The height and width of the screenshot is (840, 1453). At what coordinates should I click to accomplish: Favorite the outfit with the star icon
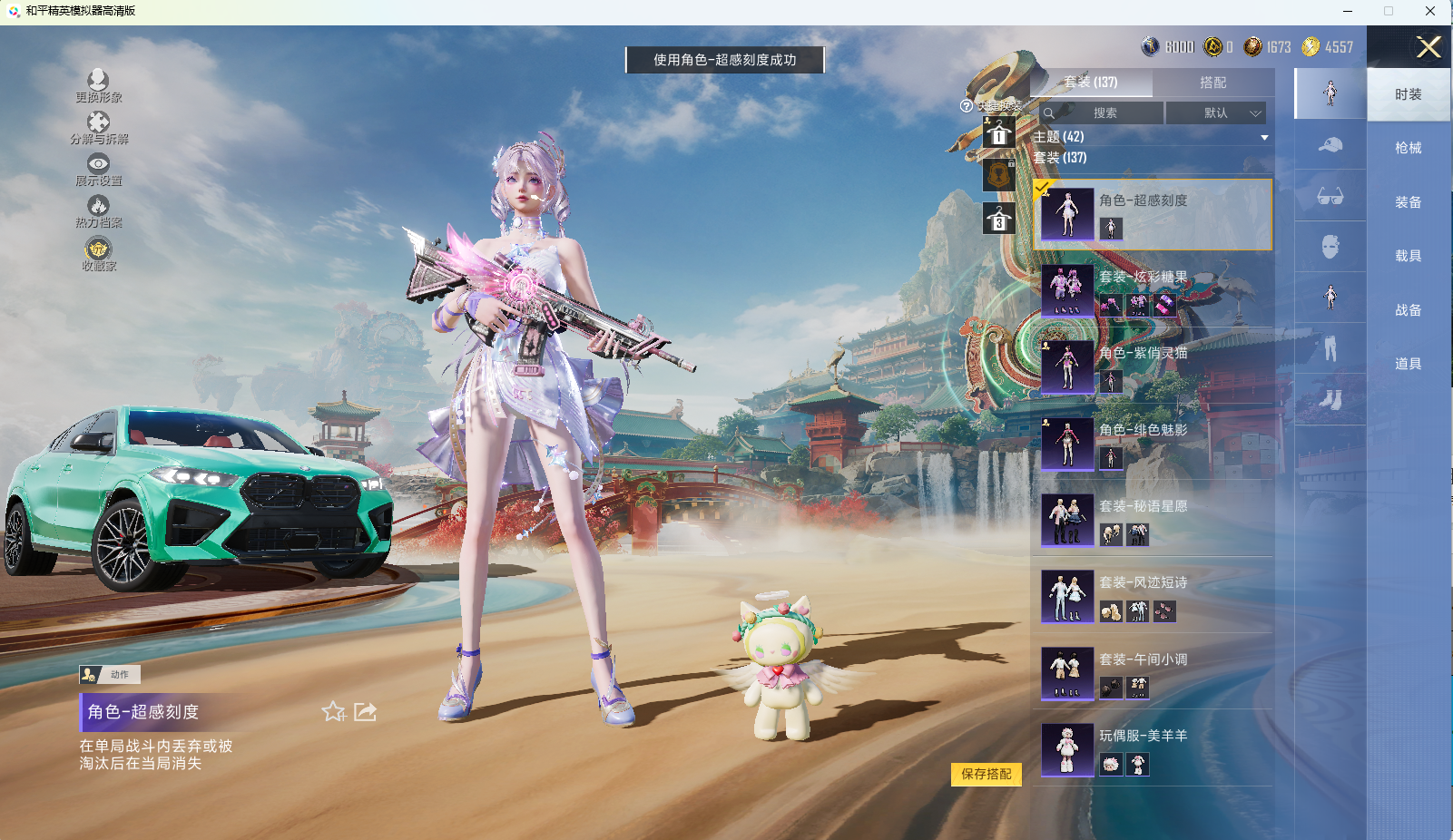(333, 712)
